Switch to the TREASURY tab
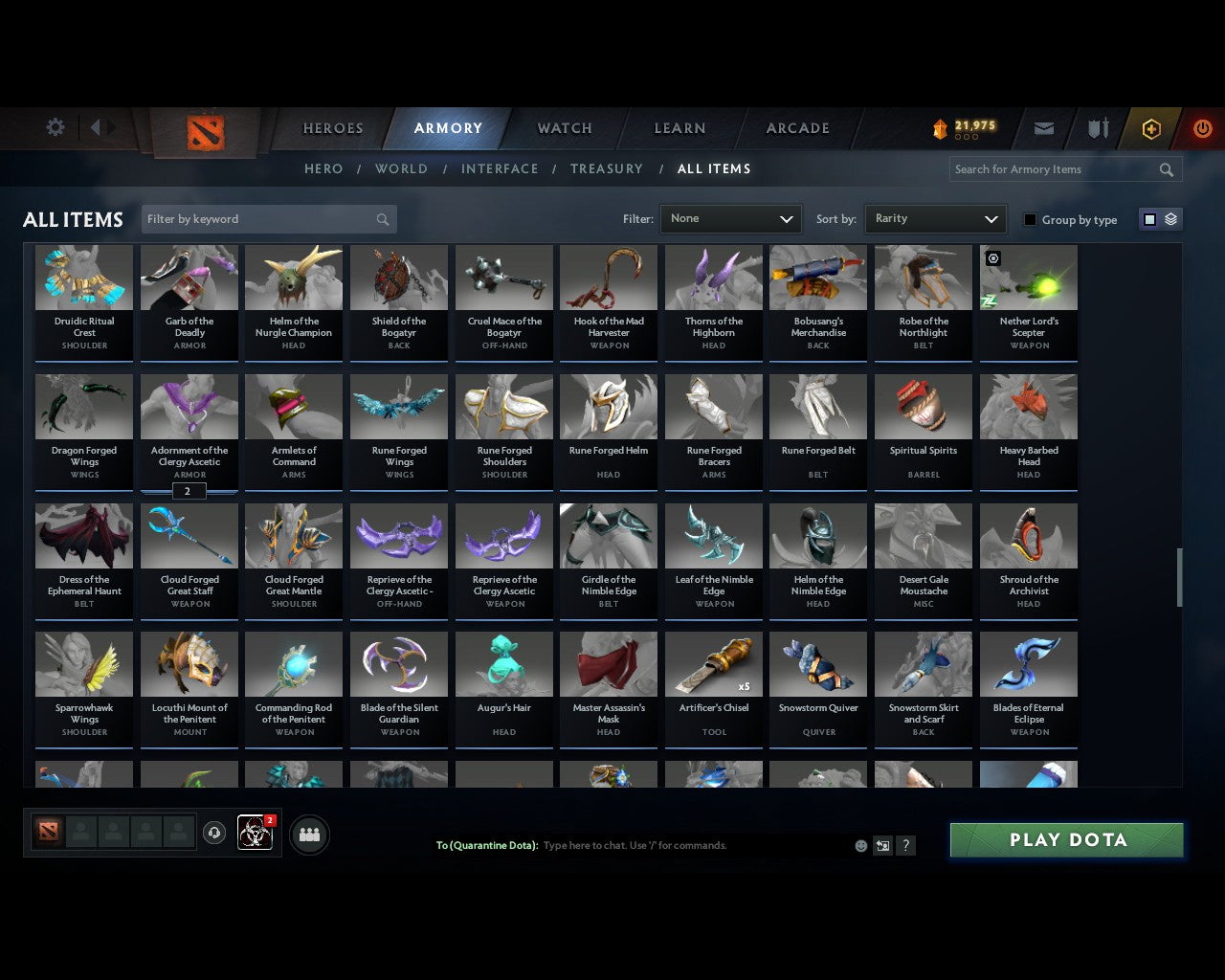Image resolution: width=1225 pixels, height=980 pixels. click(x=607, y=168)
